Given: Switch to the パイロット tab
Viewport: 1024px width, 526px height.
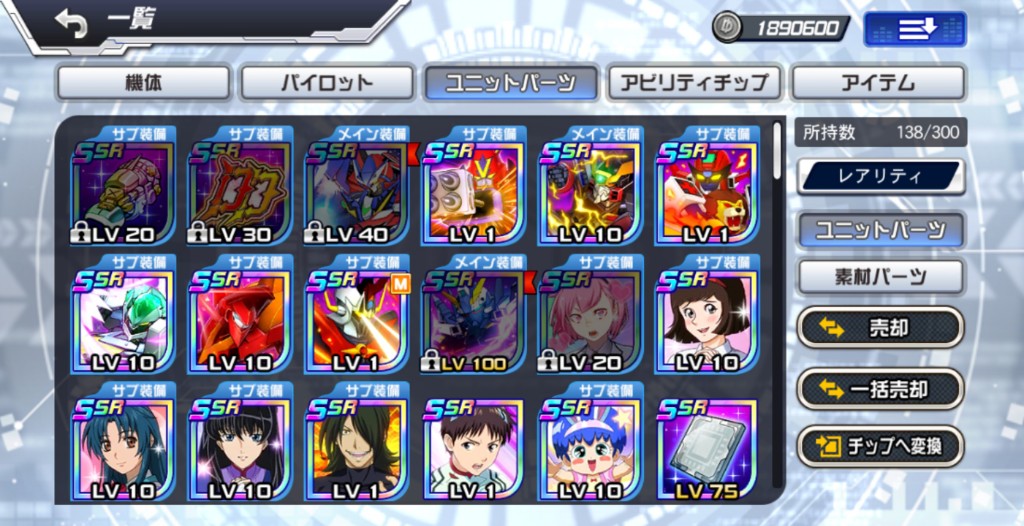Looking at the screenshot, I should pos(327,83).
